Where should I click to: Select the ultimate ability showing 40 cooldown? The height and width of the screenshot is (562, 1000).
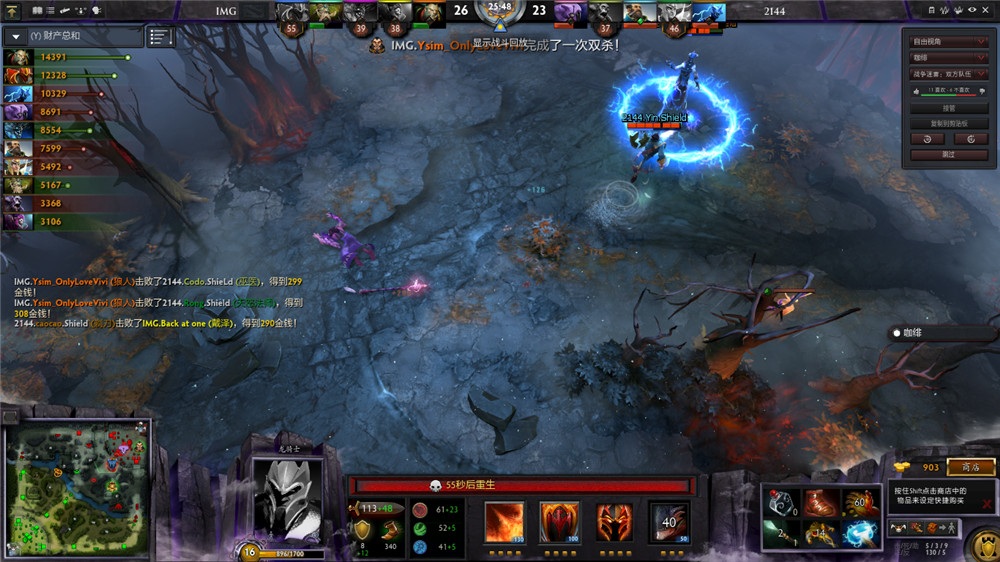[x=668, y=522]
